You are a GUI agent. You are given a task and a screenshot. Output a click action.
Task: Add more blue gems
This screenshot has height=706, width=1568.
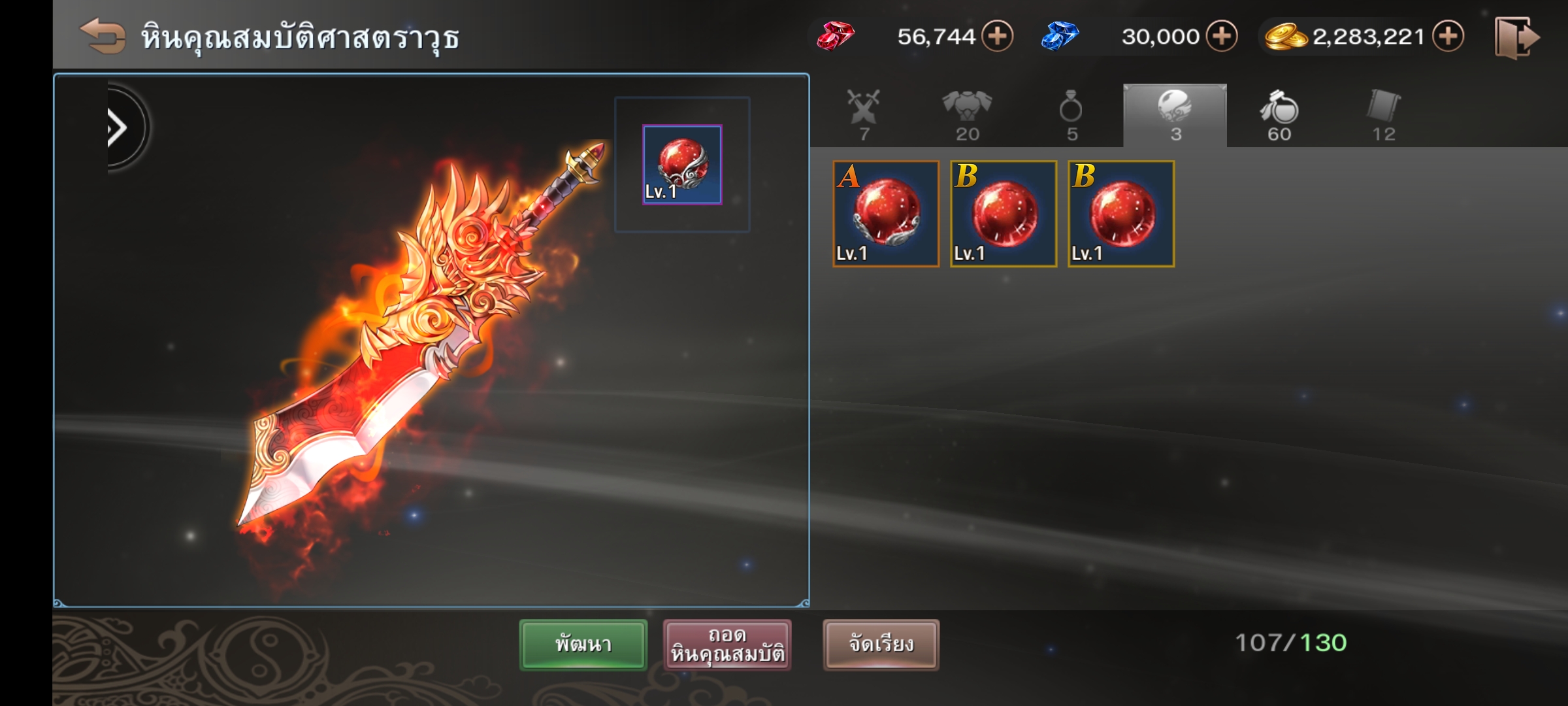(x=1222, y=36)
